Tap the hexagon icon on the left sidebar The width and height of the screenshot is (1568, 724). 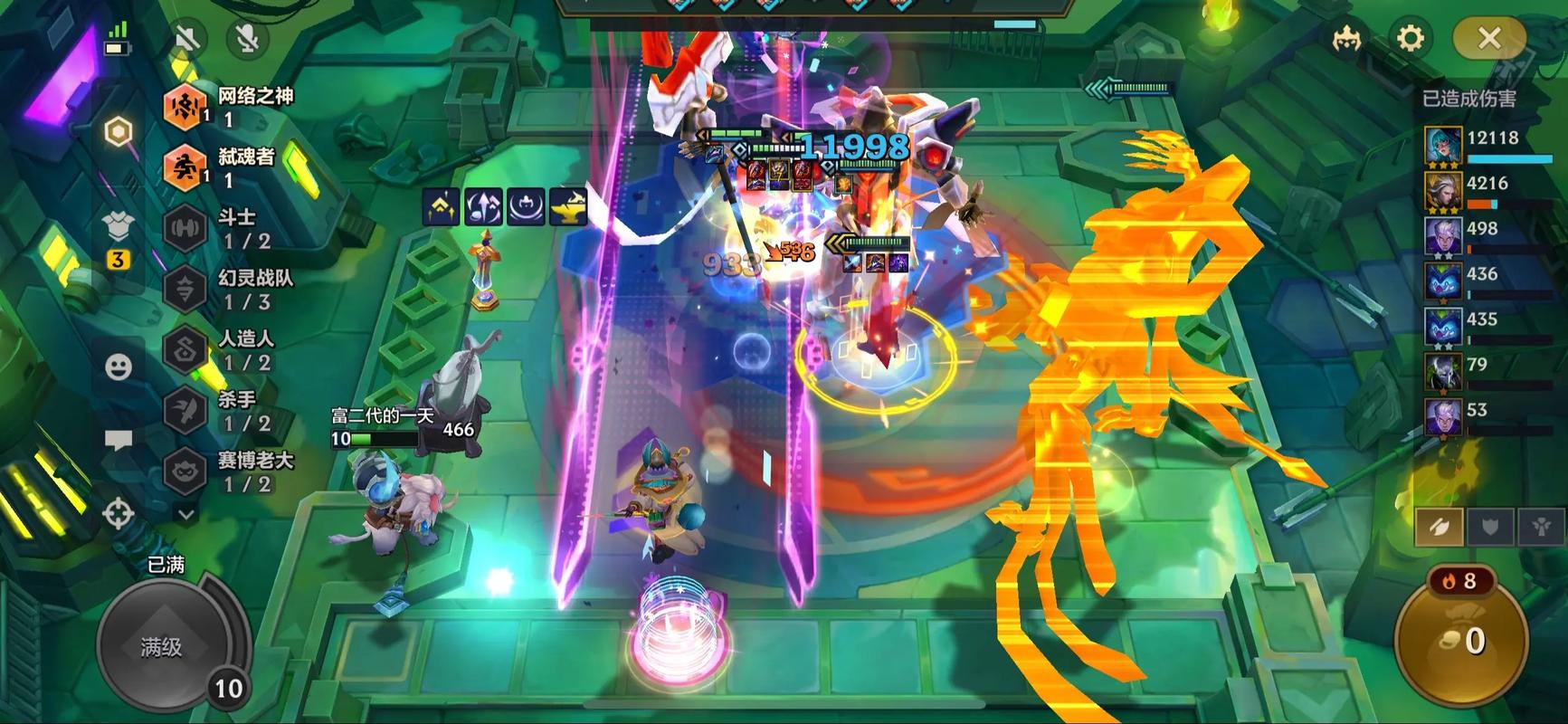pos(119,132)
